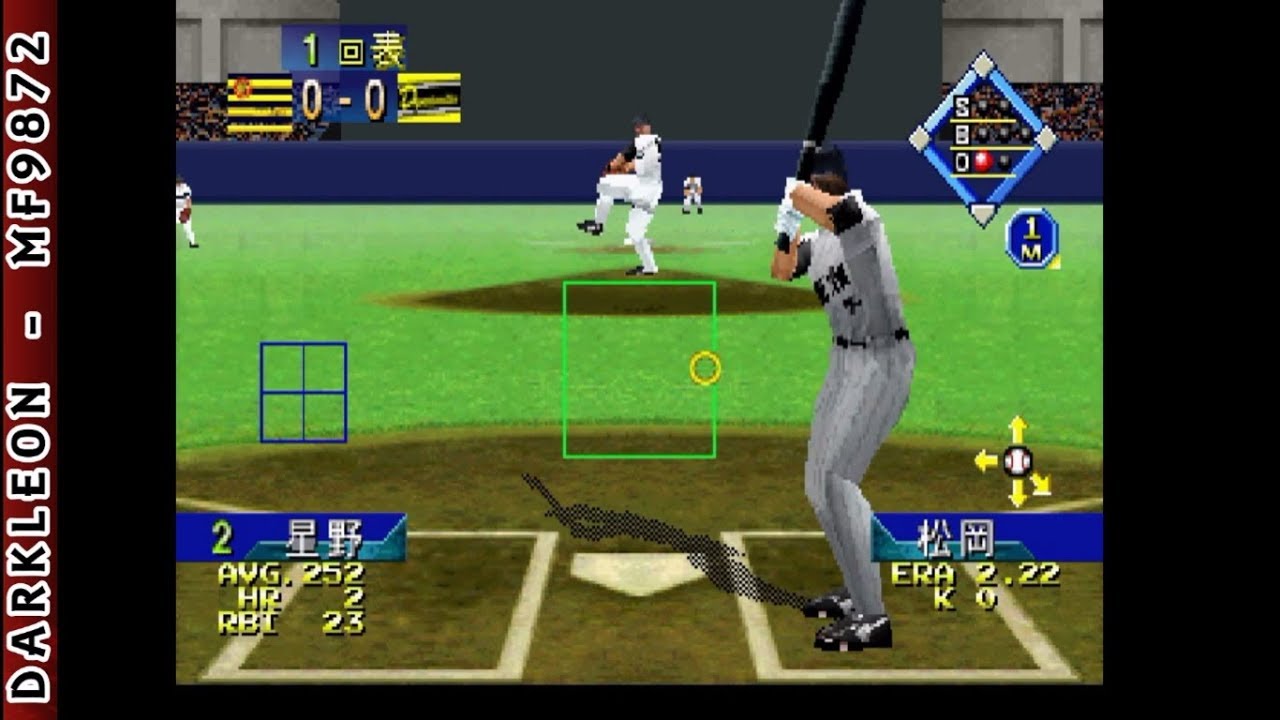The height and width of the screenshot is (720, 1280).
Task: Click the blue four-quadrant pitch grid
Action: pos(303,392)
